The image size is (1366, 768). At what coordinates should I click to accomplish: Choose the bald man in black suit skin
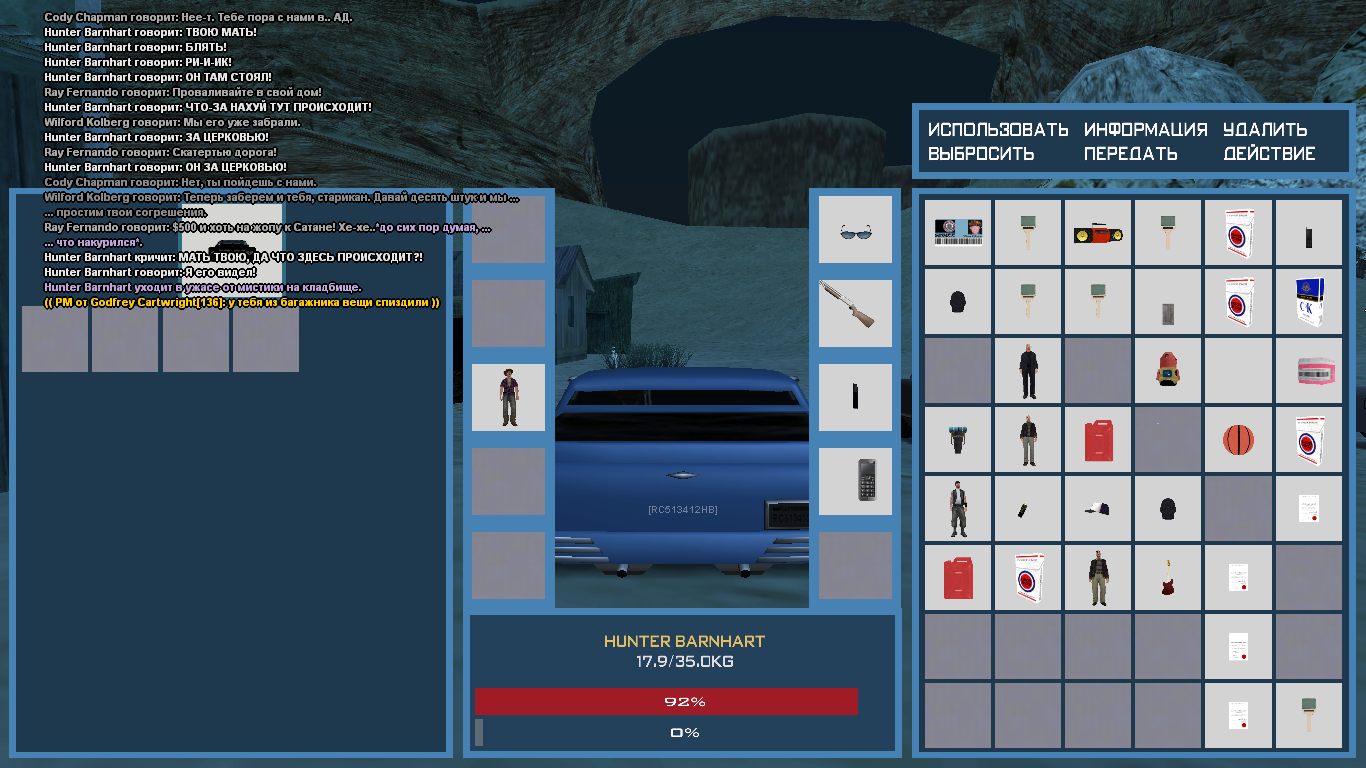1028,371
